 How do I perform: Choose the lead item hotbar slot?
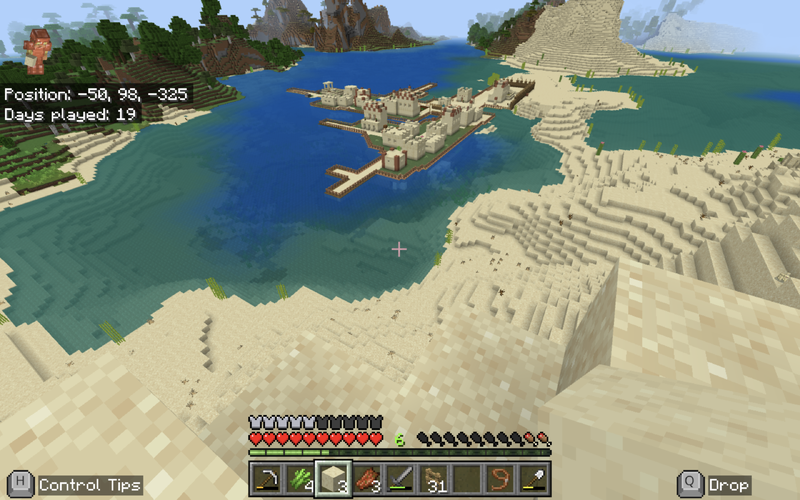[x=502, y=479]
